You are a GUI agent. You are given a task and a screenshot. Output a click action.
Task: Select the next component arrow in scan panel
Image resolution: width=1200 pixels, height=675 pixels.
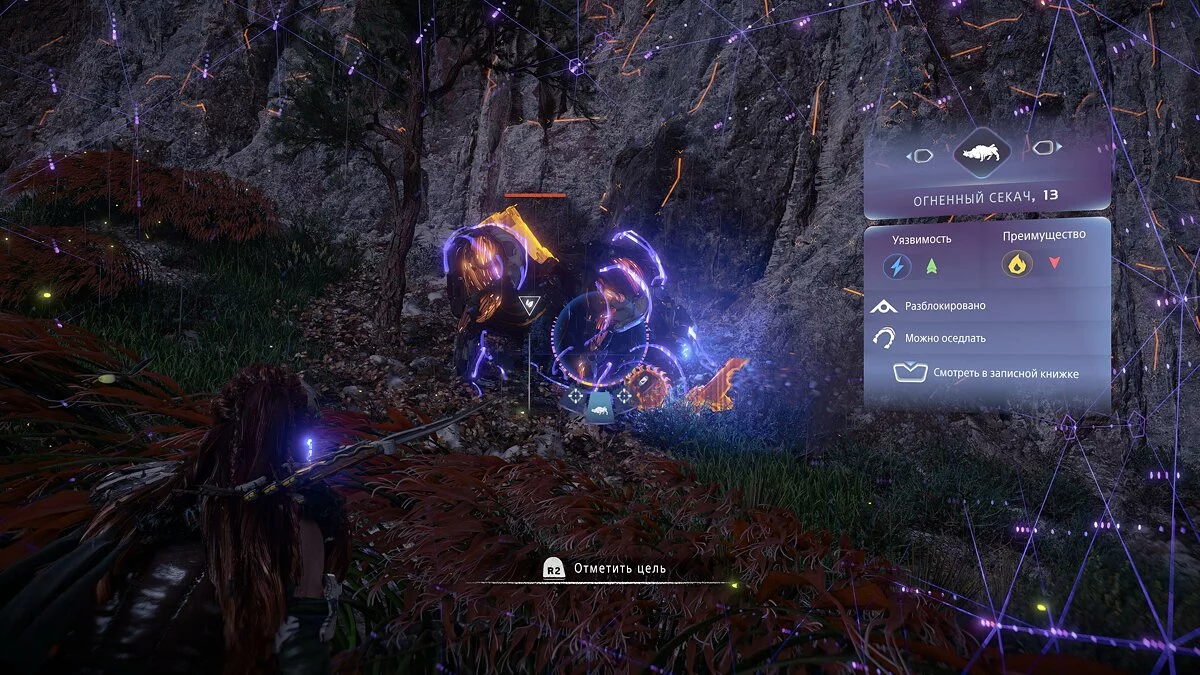(x=1045, y=149)
